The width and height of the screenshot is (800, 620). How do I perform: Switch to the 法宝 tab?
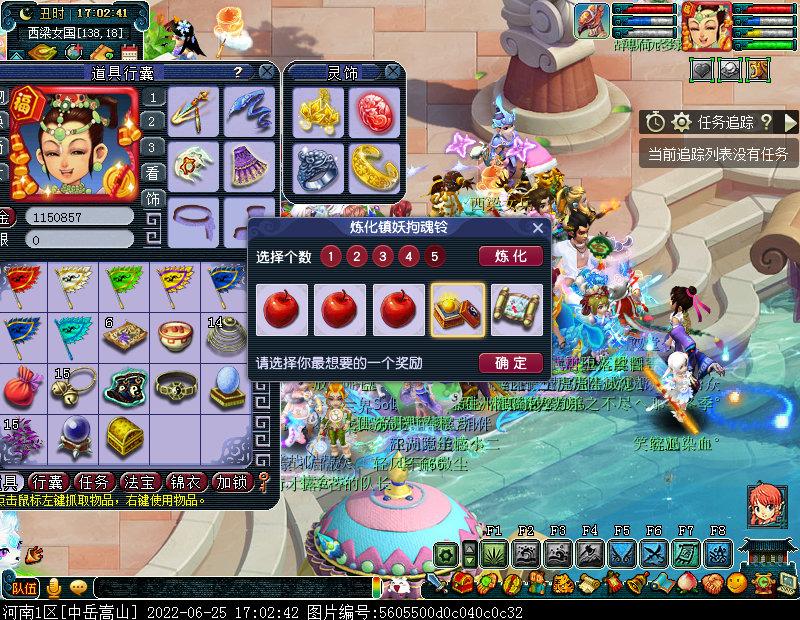pos(139,481)
